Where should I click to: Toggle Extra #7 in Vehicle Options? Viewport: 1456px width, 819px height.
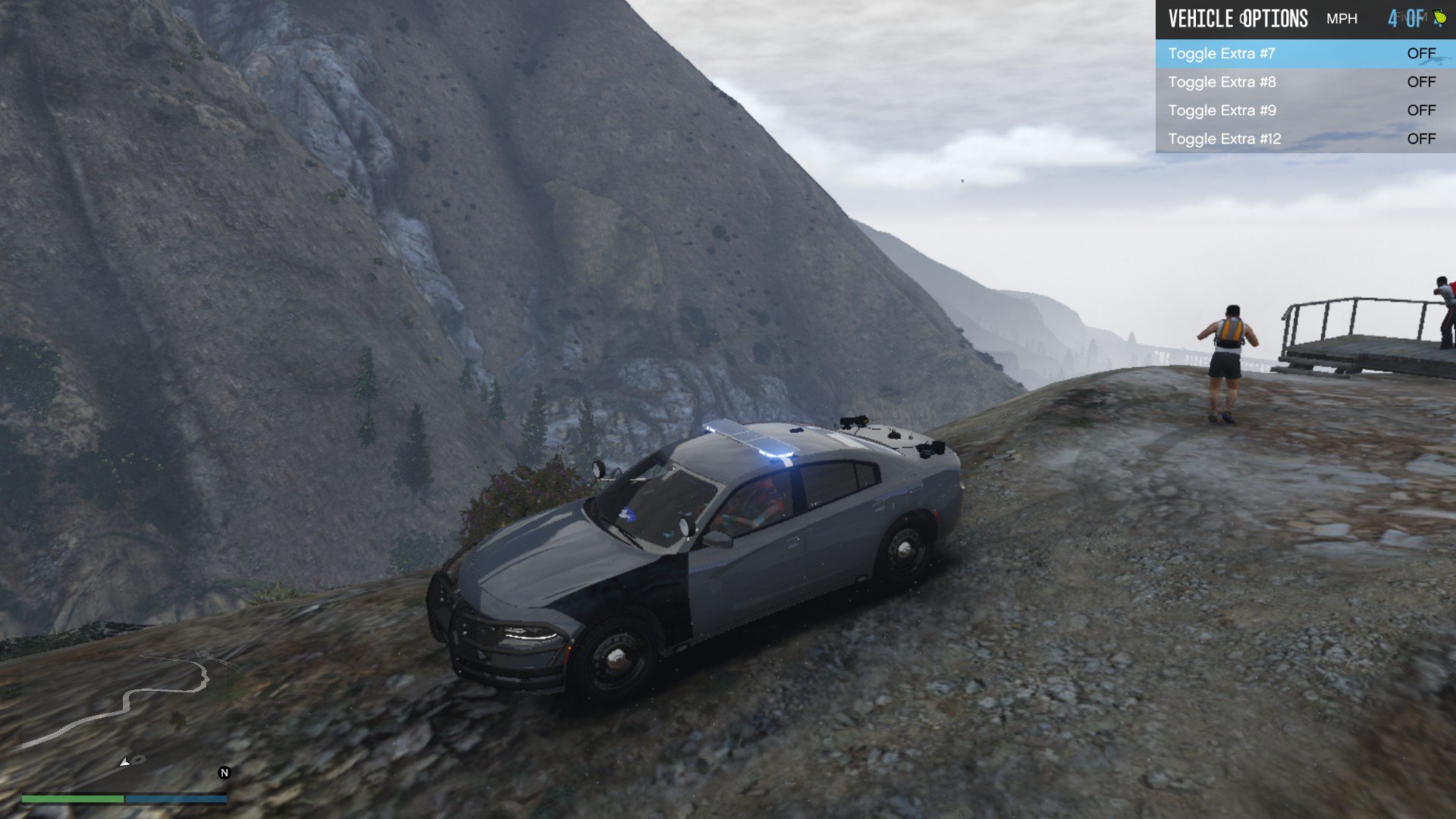pyautogui.click(x=1304, y=54)
